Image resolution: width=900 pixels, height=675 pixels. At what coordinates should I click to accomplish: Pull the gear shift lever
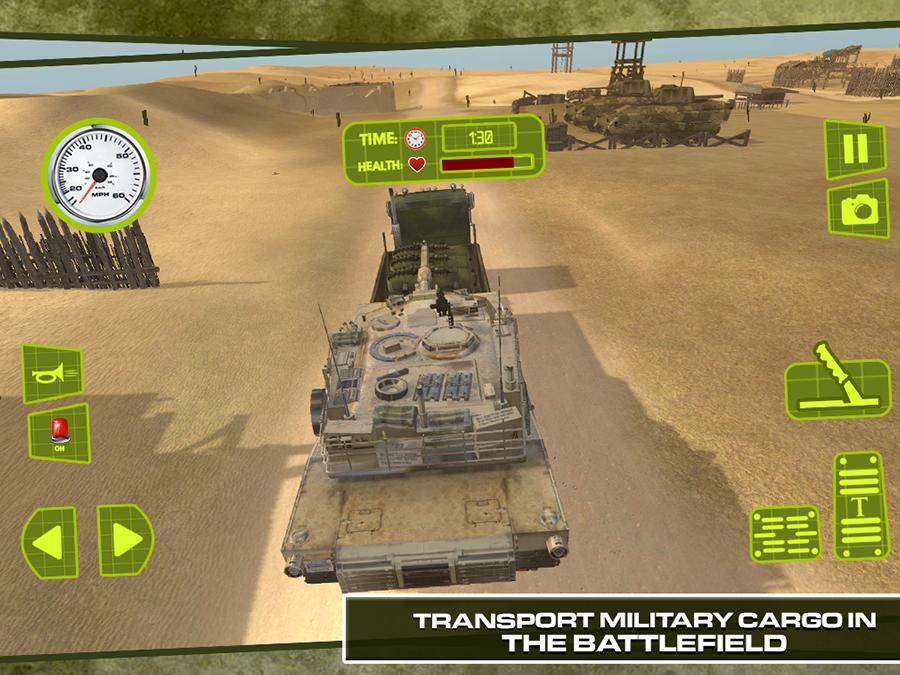pyautogui.click(x=836, y=387)
